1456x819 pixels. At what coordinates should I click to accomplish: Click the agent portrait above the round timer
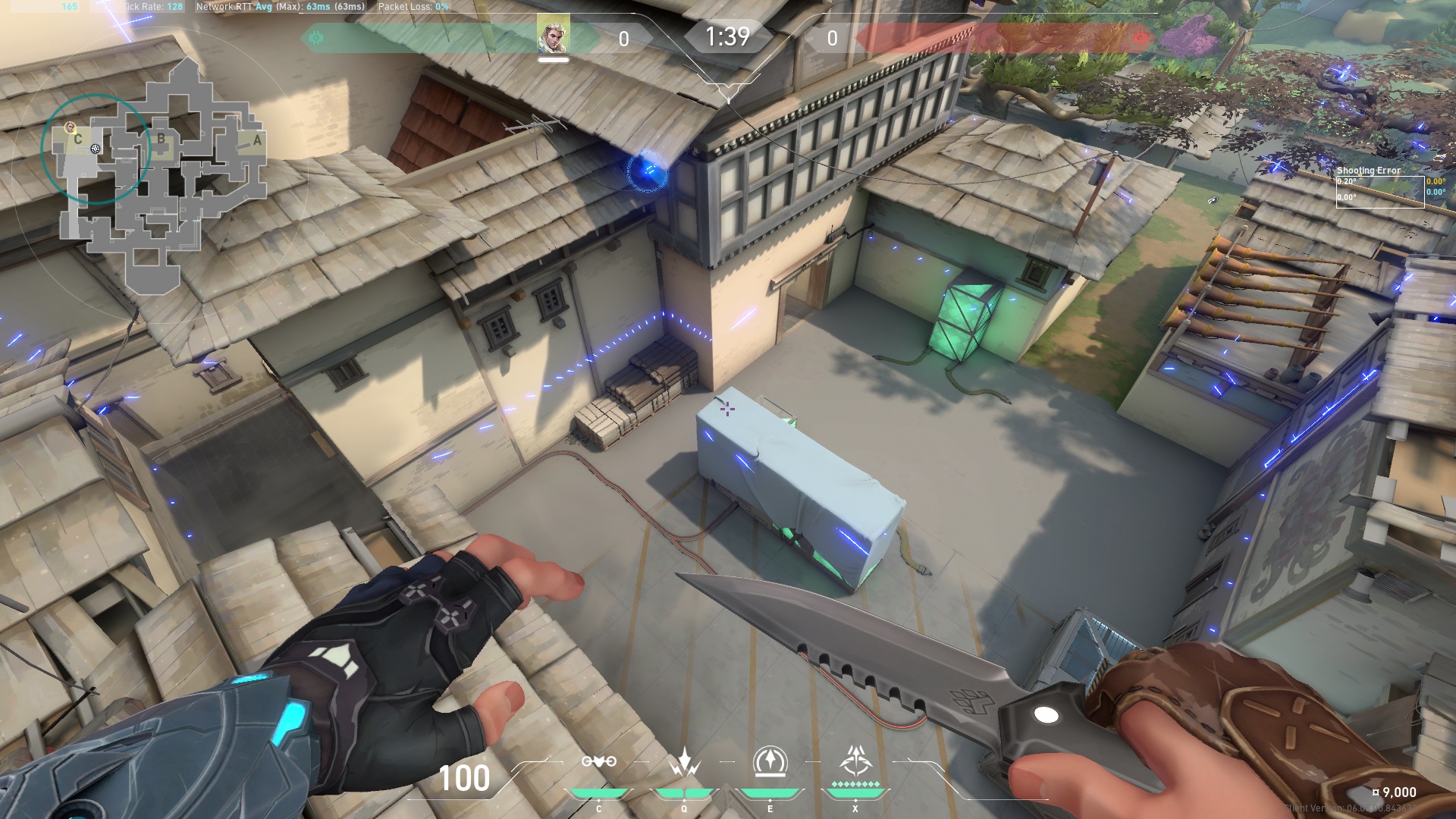pyautogui.click(x=552, y=34)
